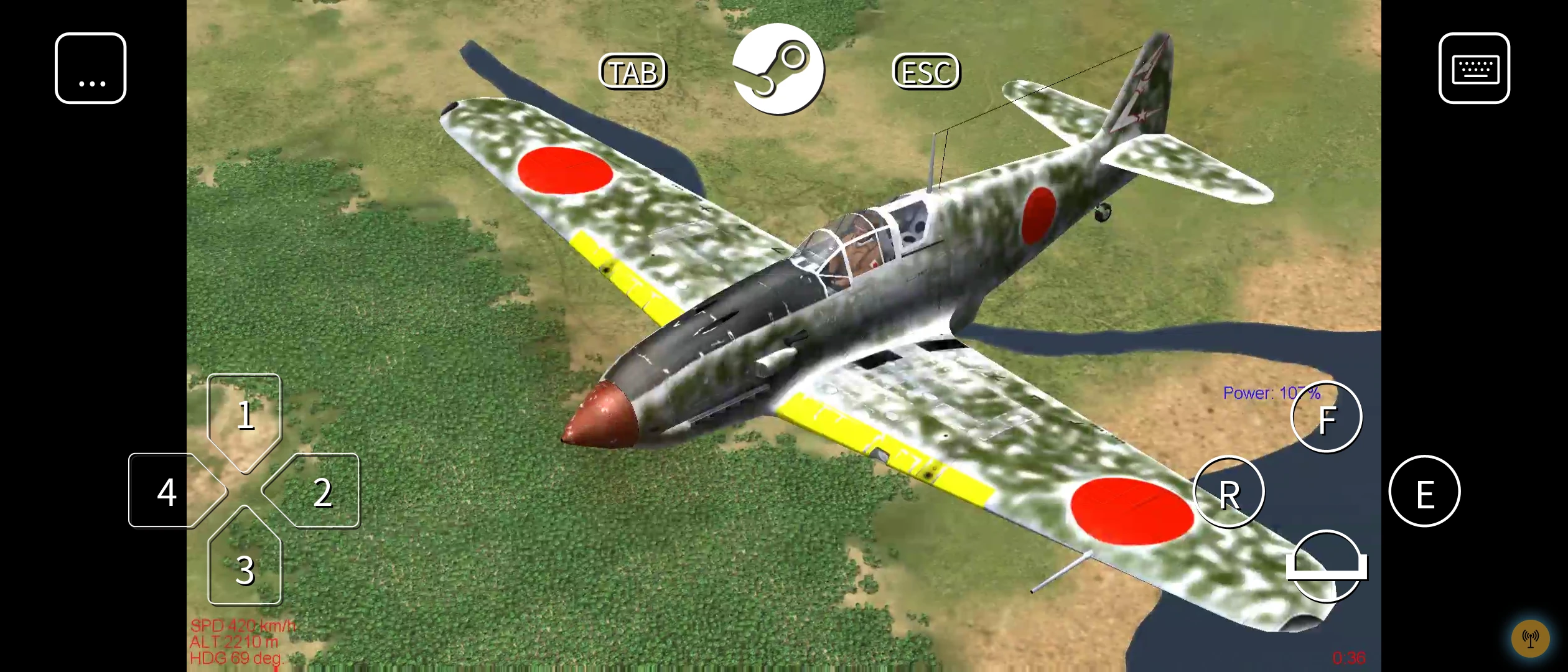1568x672 pixels.
Task: Tap the round R touch button
Action: tap(1229, 492)
